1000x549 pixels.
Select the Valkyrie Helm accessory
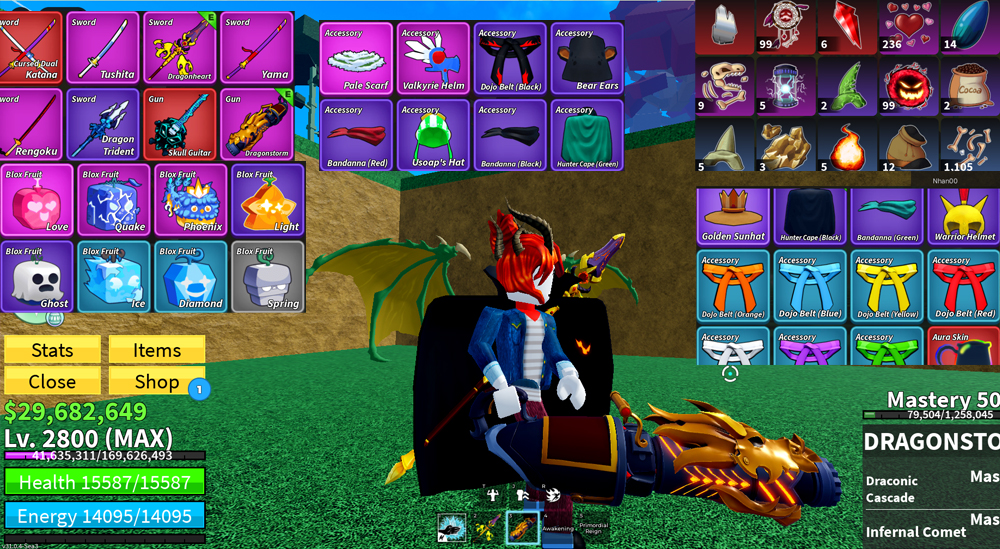pyautogui.click(x=433, y=59)
